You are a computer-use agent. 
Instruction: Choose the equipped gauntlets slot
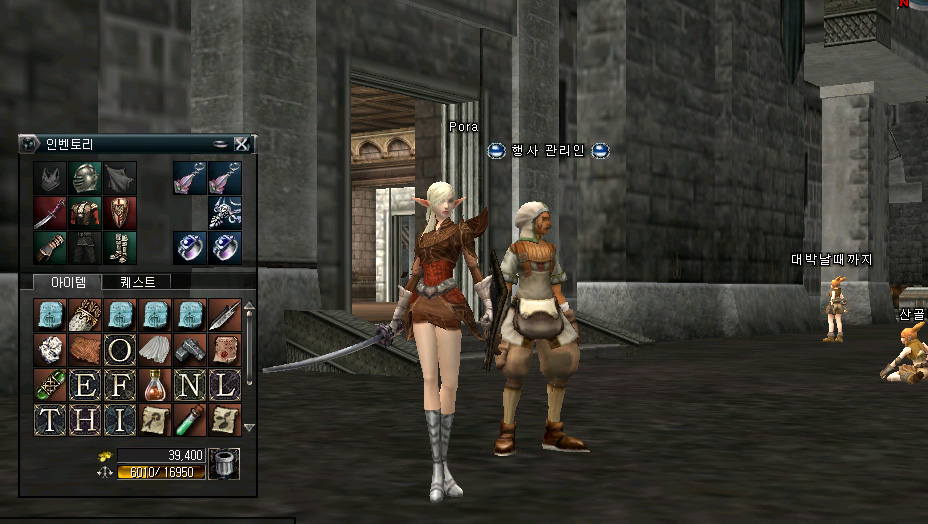pyautogui.click(x=50, y=247)
